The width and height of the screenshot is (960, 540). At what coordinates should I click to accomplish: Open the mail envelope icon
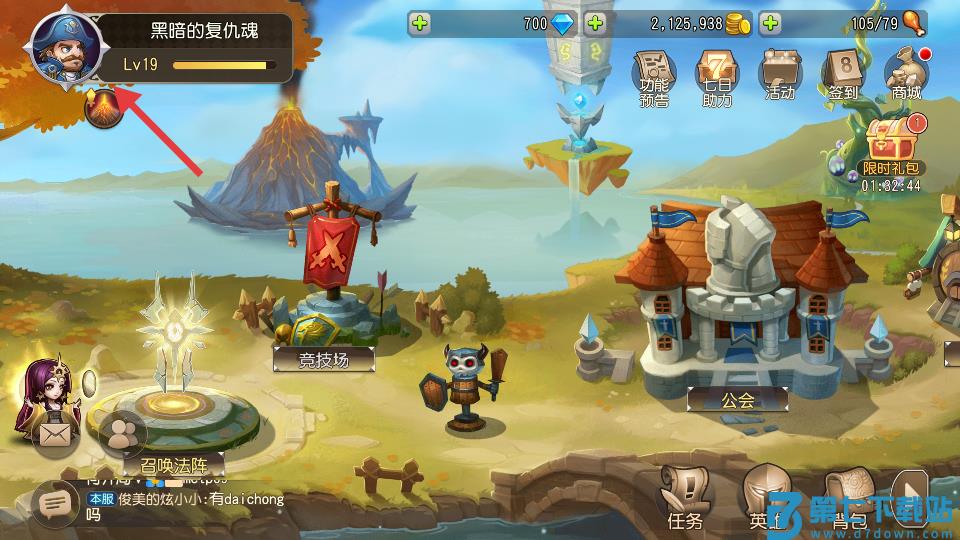coord(53,435)
